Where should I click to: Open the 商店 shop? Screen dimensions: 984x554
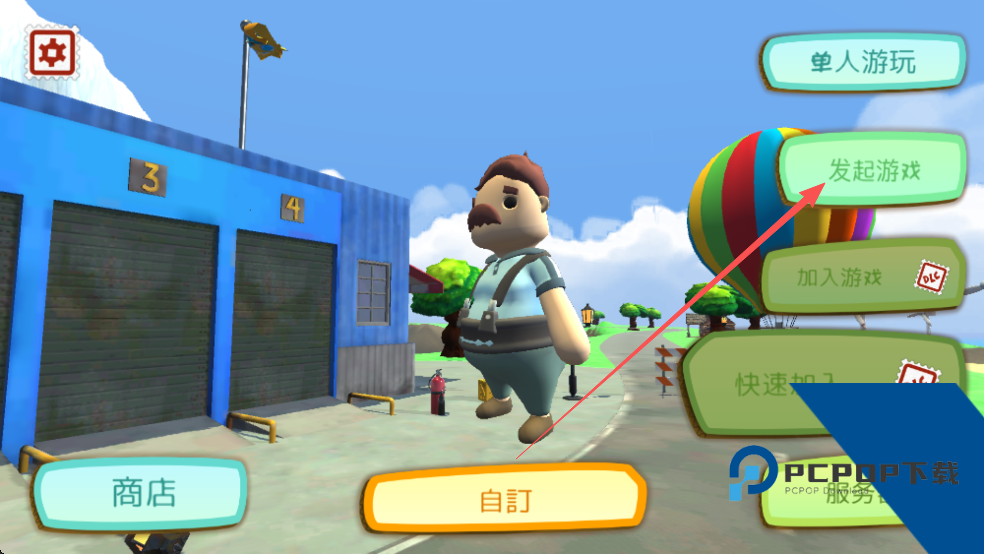point(143,493)
